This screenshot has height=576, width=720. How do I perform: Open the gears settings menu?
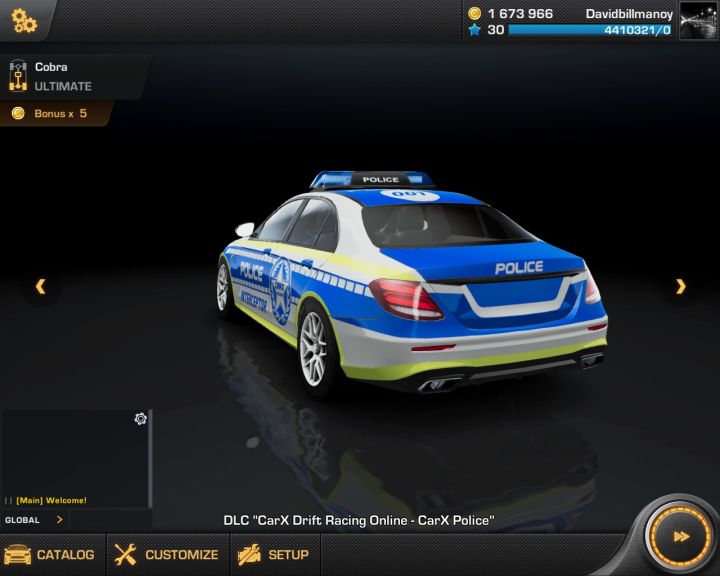click(24, 20)
